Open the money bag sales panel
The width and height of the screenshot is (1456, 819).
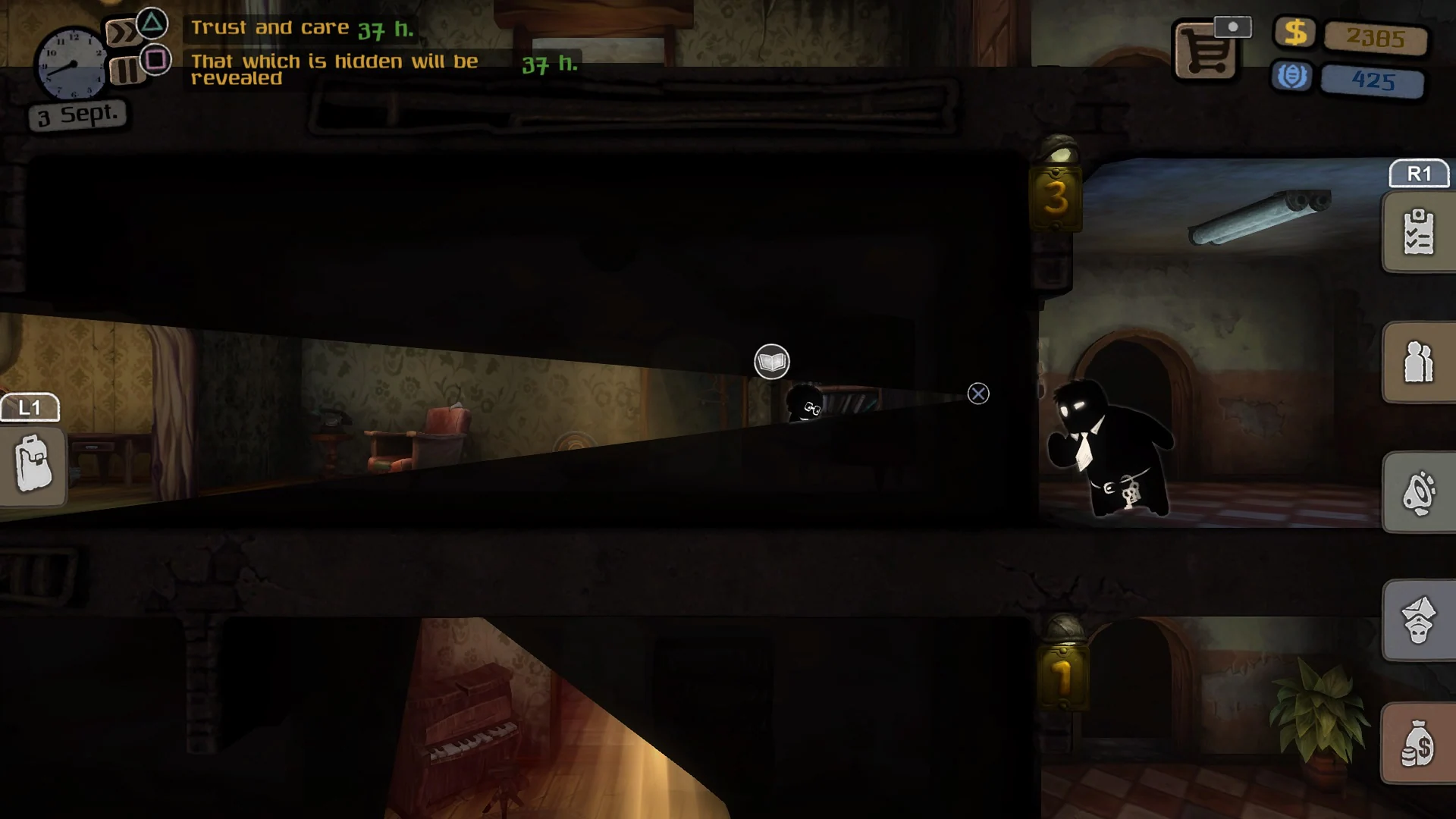(1417, 745)
